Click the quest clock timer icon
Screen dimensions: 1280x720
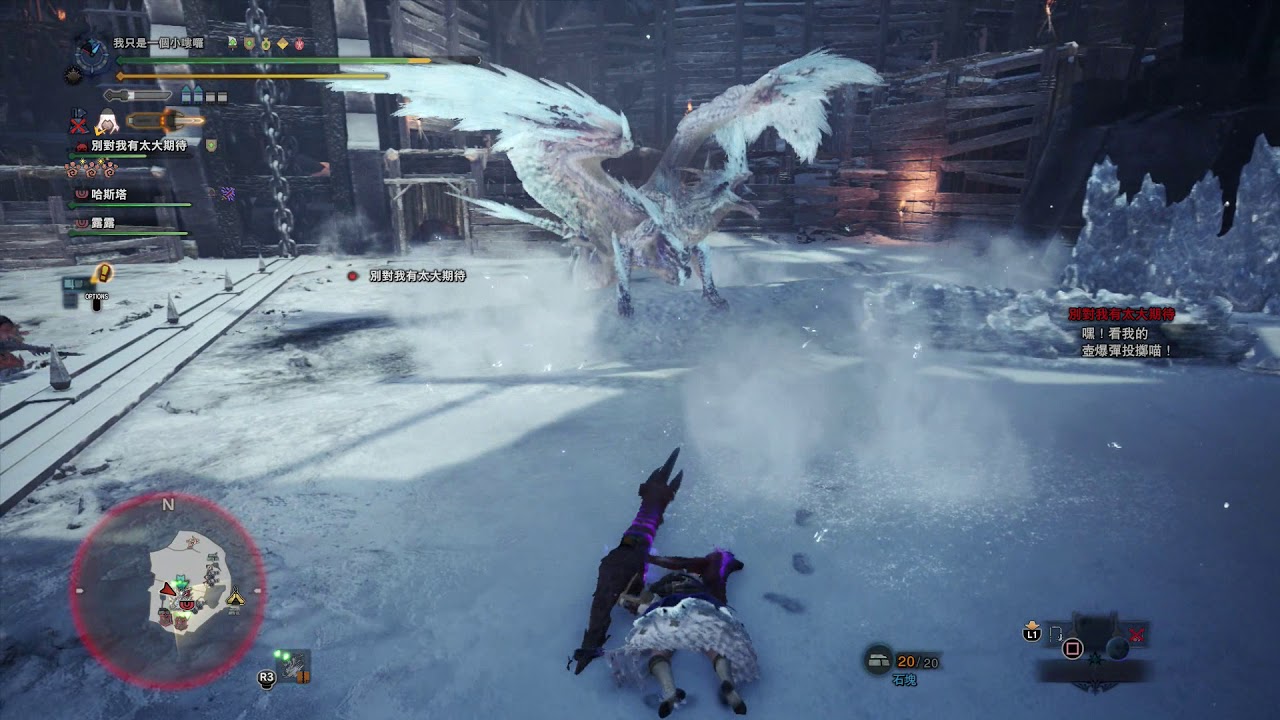click(x=92, y=51)
